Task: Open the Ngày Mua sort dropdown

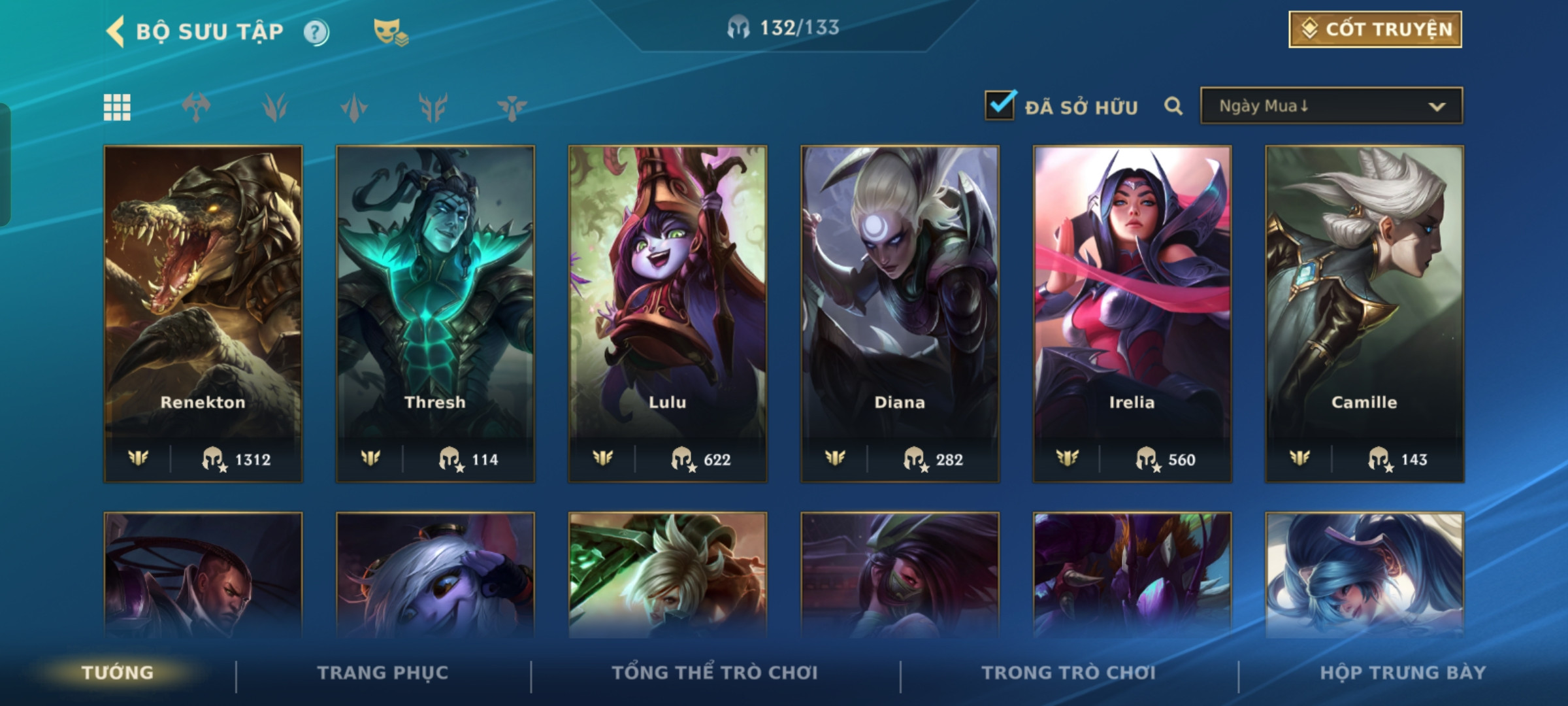Action: pyautogui.click(x=1331, y=106)
